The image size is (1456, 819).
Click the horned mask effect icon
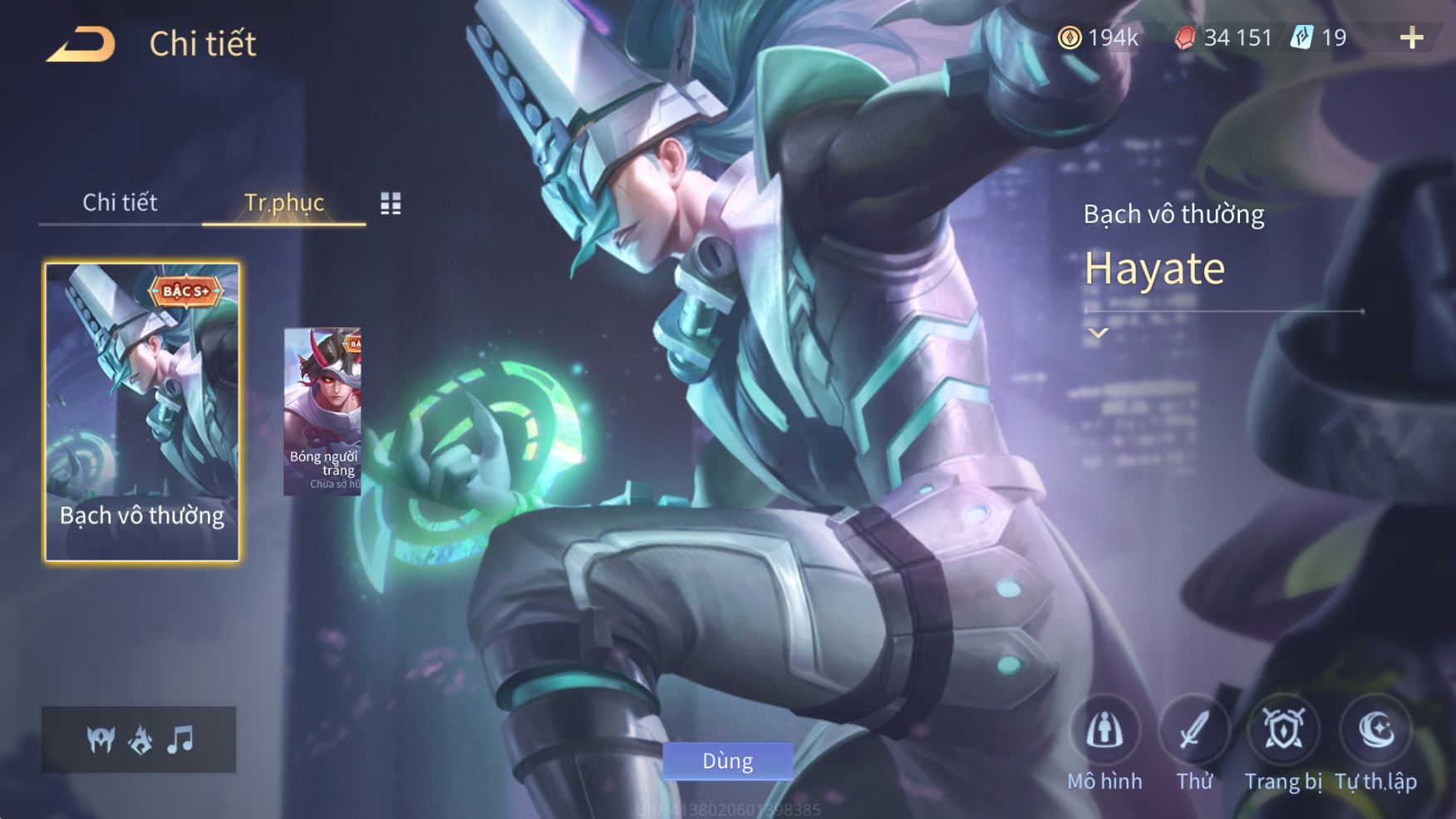point(101,738)
